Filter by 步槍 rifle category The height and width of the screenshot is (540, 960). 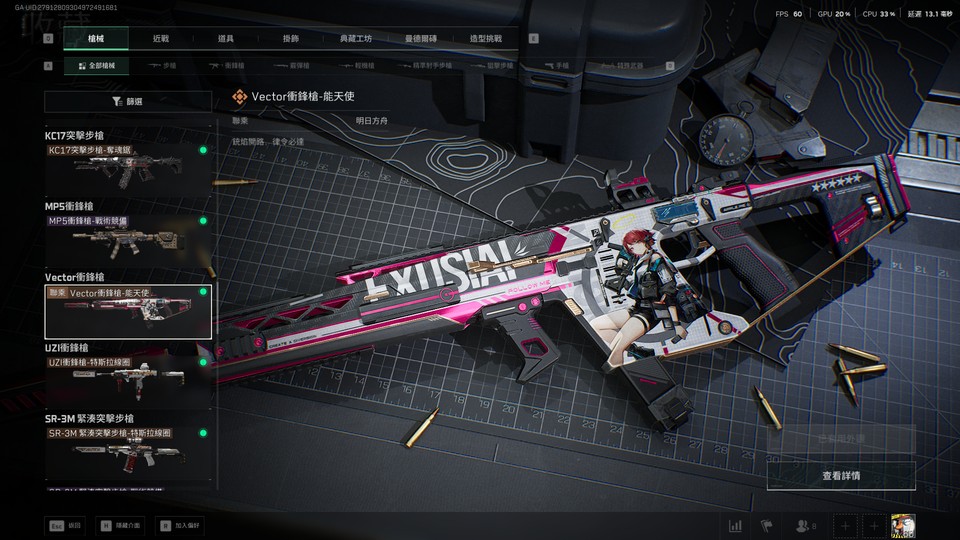163,66
